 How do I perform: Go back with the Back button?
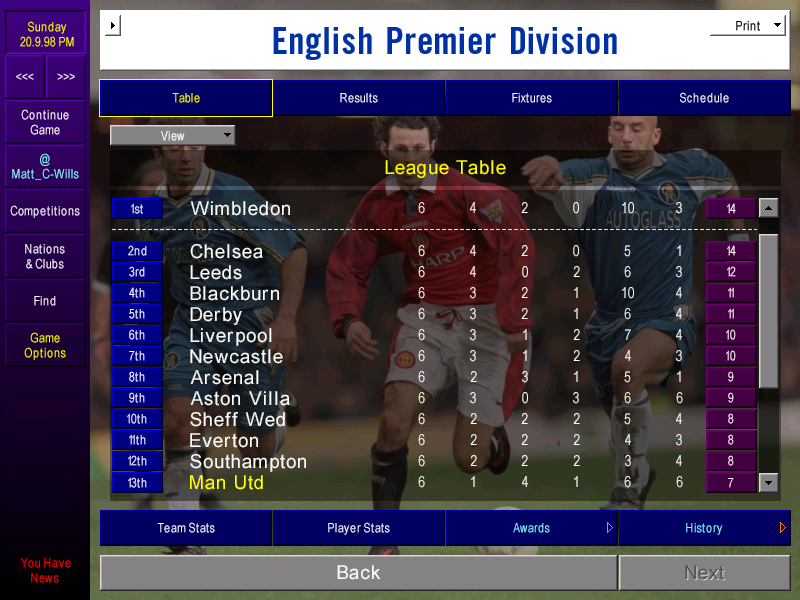(358, 573)
